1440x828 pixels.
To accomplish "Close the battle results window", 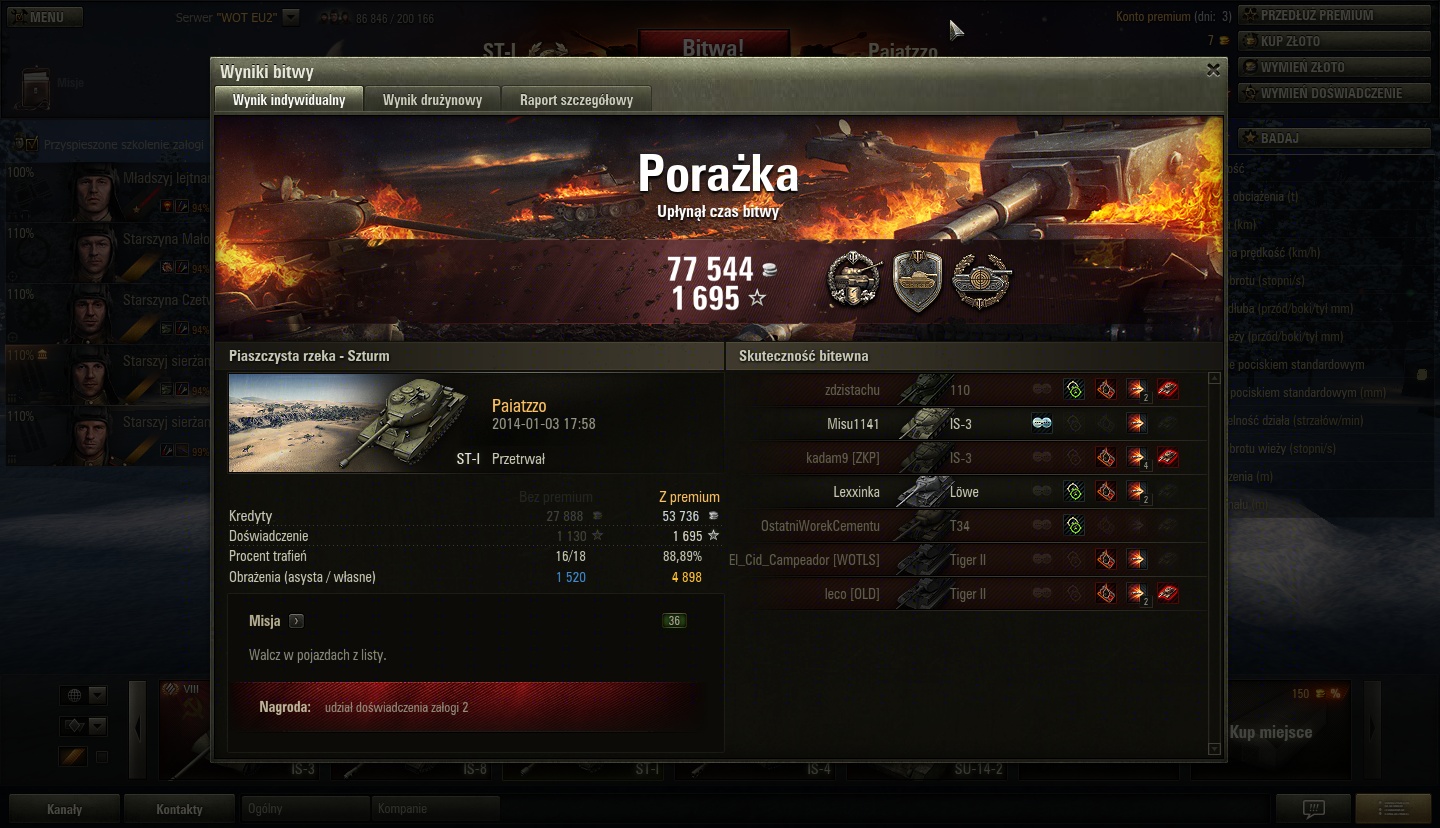I will tap(1213, 70).
